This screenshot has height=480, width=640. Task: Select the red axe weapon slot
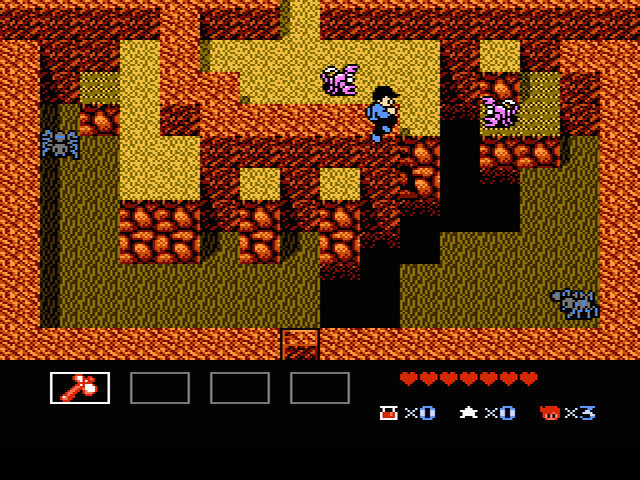(80, 387)
